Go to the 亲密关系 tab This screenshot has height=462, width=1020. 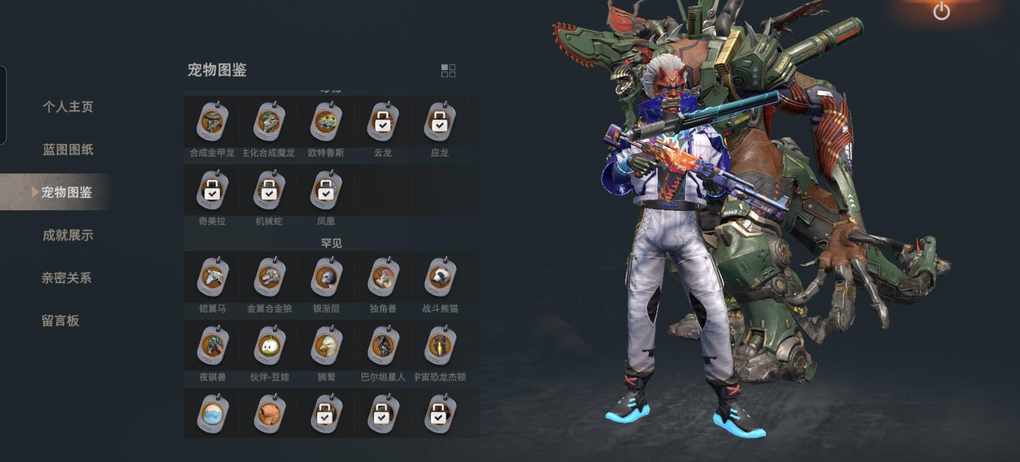pyautogui.click(x=67, y=278)
